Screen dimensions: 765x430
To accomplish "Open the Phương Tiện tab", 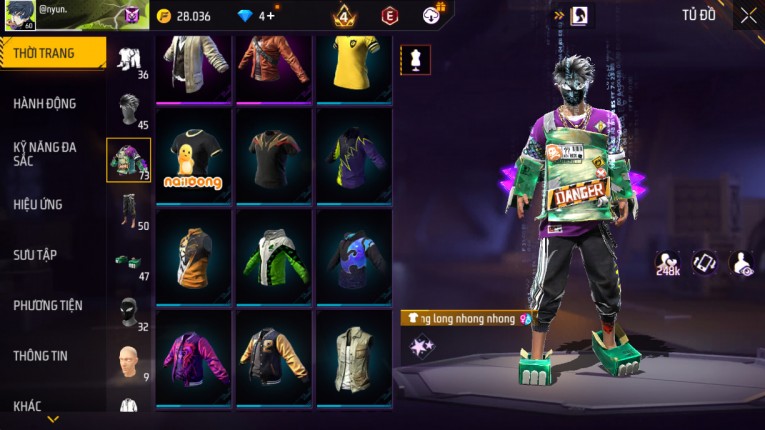I will tap(48, 305).
